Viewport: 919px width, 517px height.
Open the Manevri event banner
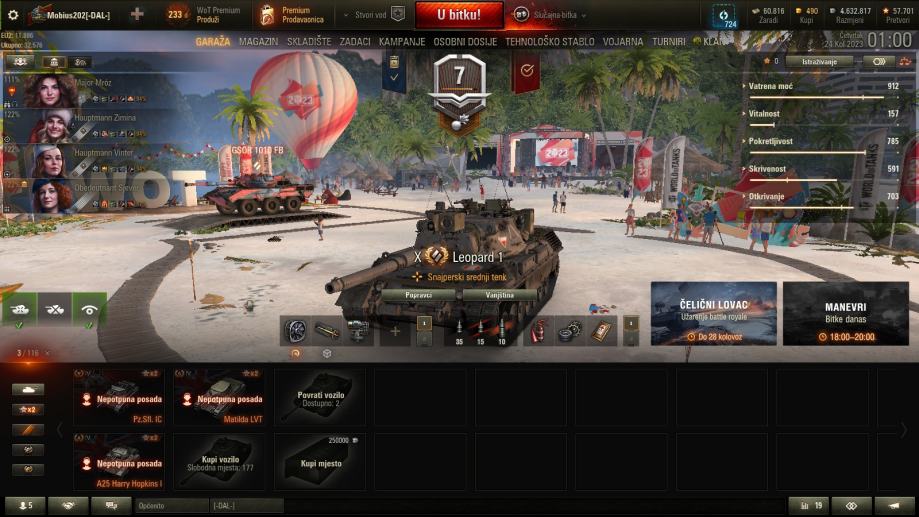click(845, 313)
